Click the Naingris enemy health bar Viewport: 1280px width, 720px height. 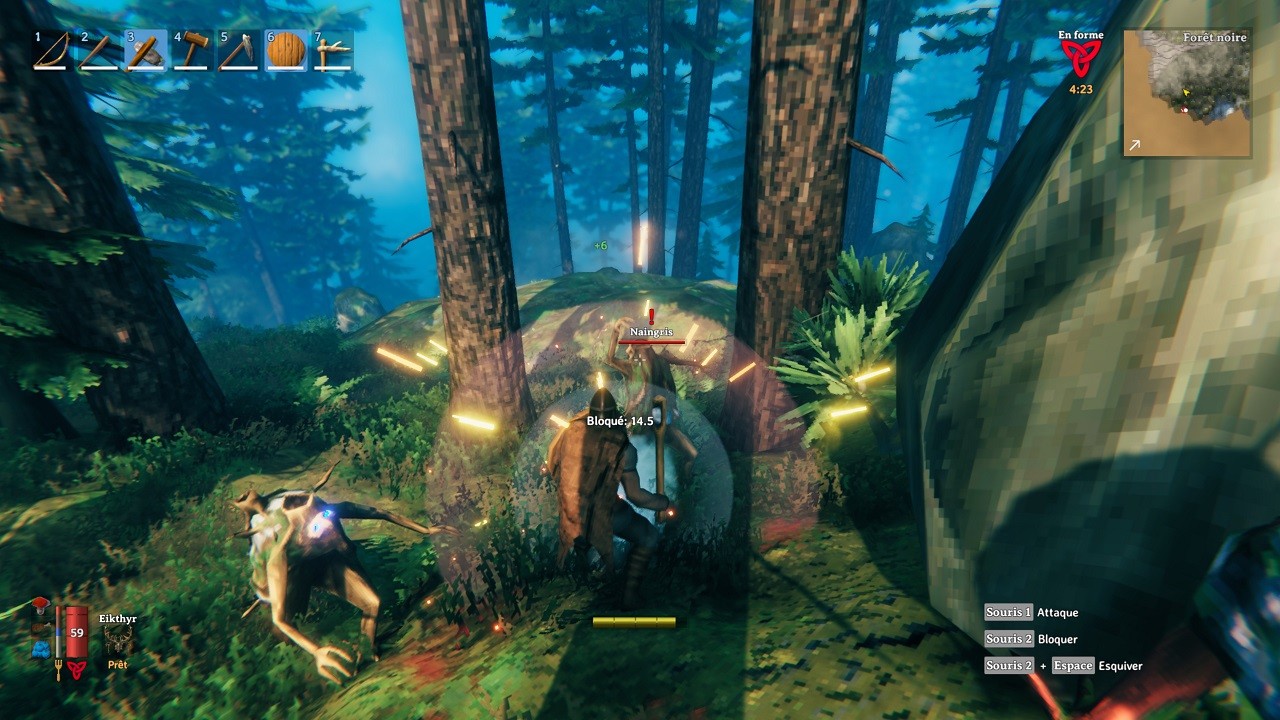pyautogui.click(x=650, y=340)
